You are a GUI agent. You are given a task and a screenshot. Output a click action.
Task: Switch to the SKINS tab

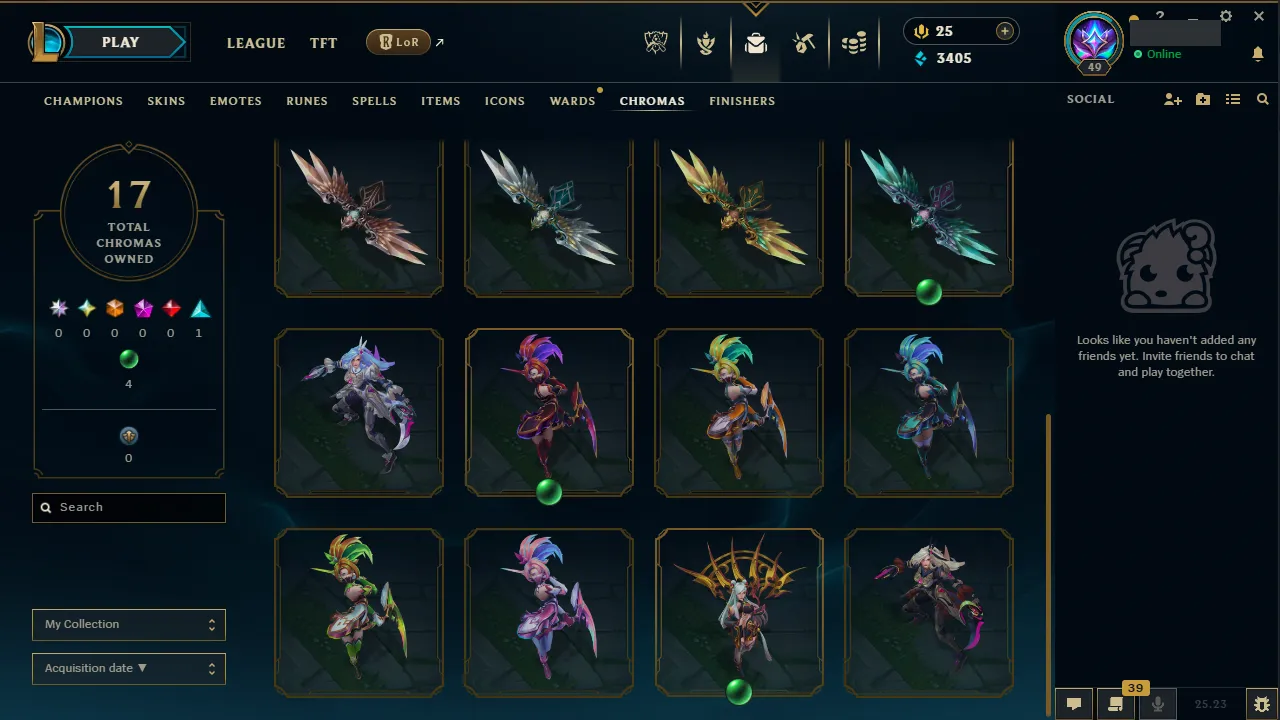tap(166, 100)
